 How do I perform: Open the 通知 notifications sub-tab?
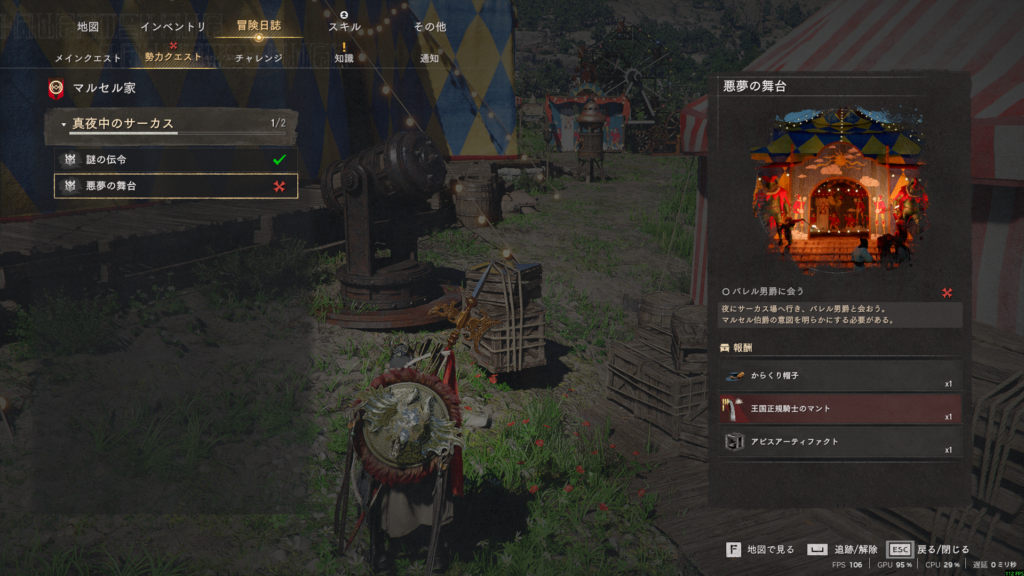(430, 58)
